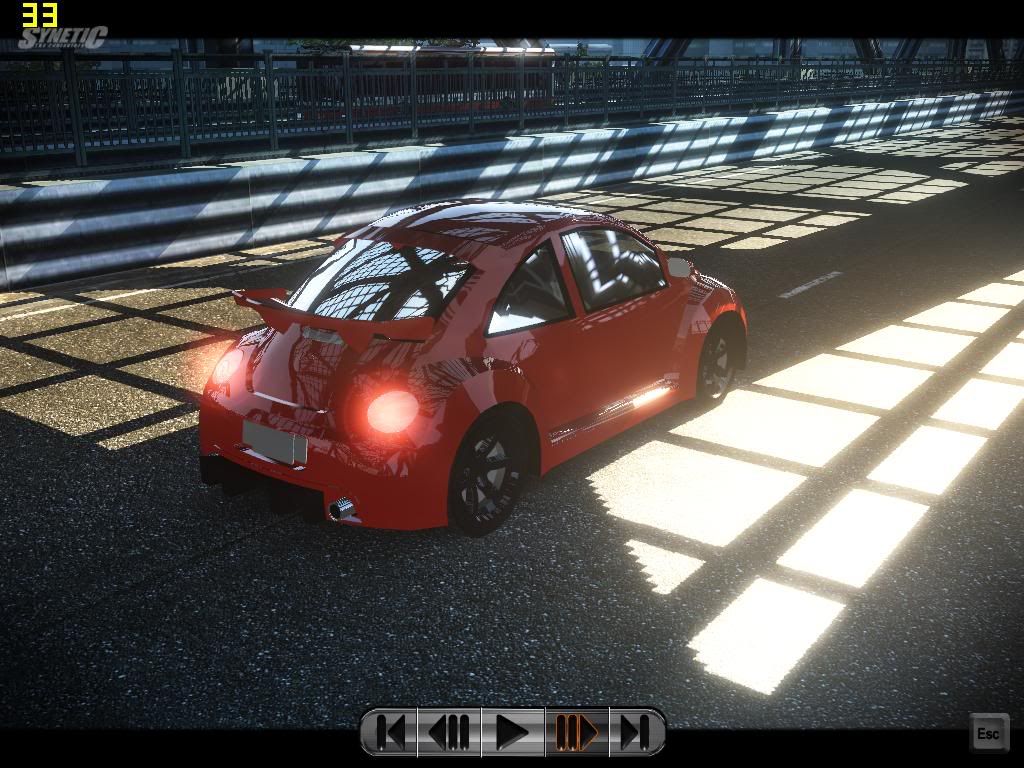Skip to the end of the replay

pos(634,732)
